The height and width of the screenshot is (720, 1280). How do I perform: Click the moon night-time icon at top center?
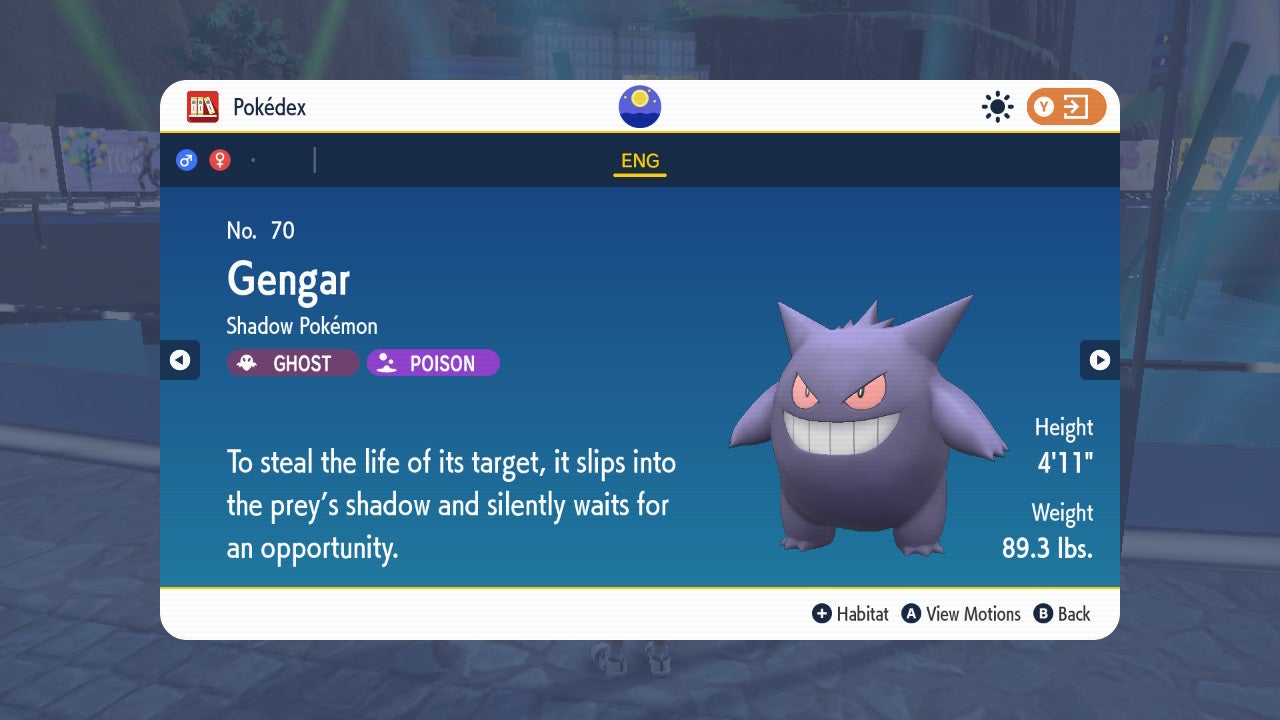[638, 106]
